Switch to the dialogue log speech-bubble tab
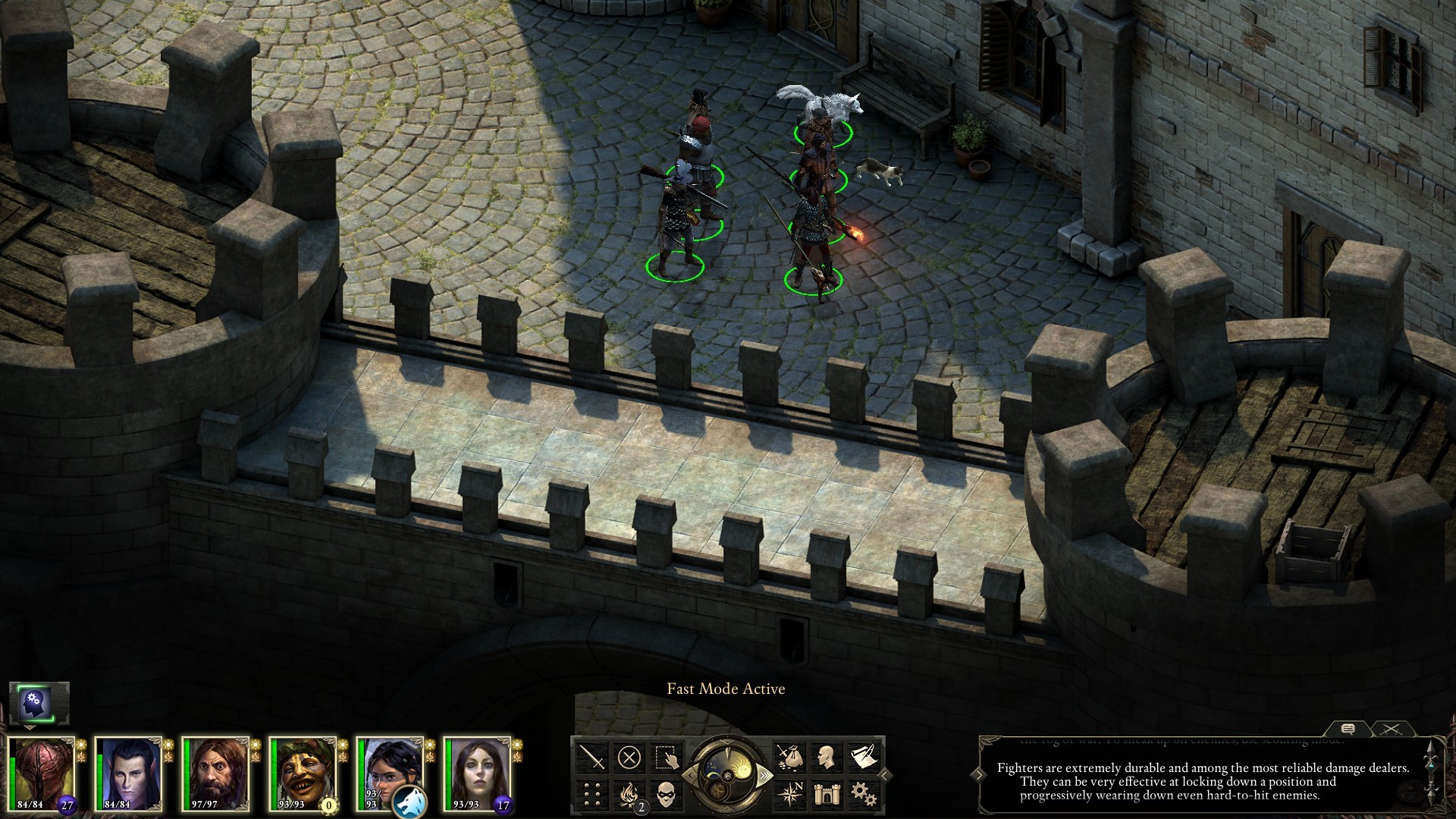Image resolution: width=1456 pixels, height=819 pixels. (1348, 730)
